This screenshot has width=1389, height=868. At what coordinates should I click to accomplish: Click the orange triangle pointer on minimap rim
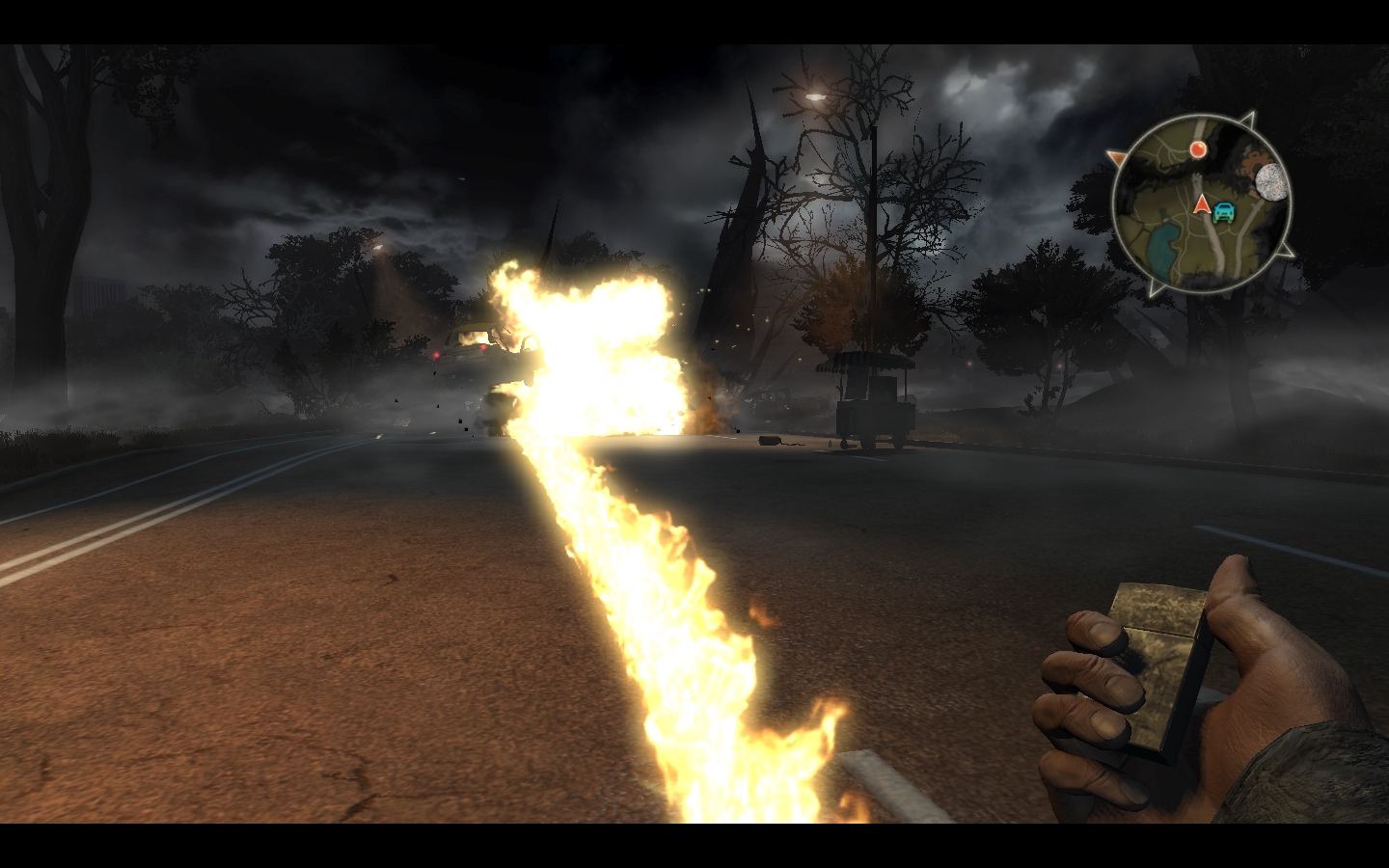pyautogui.click(x=1117, y=157)
